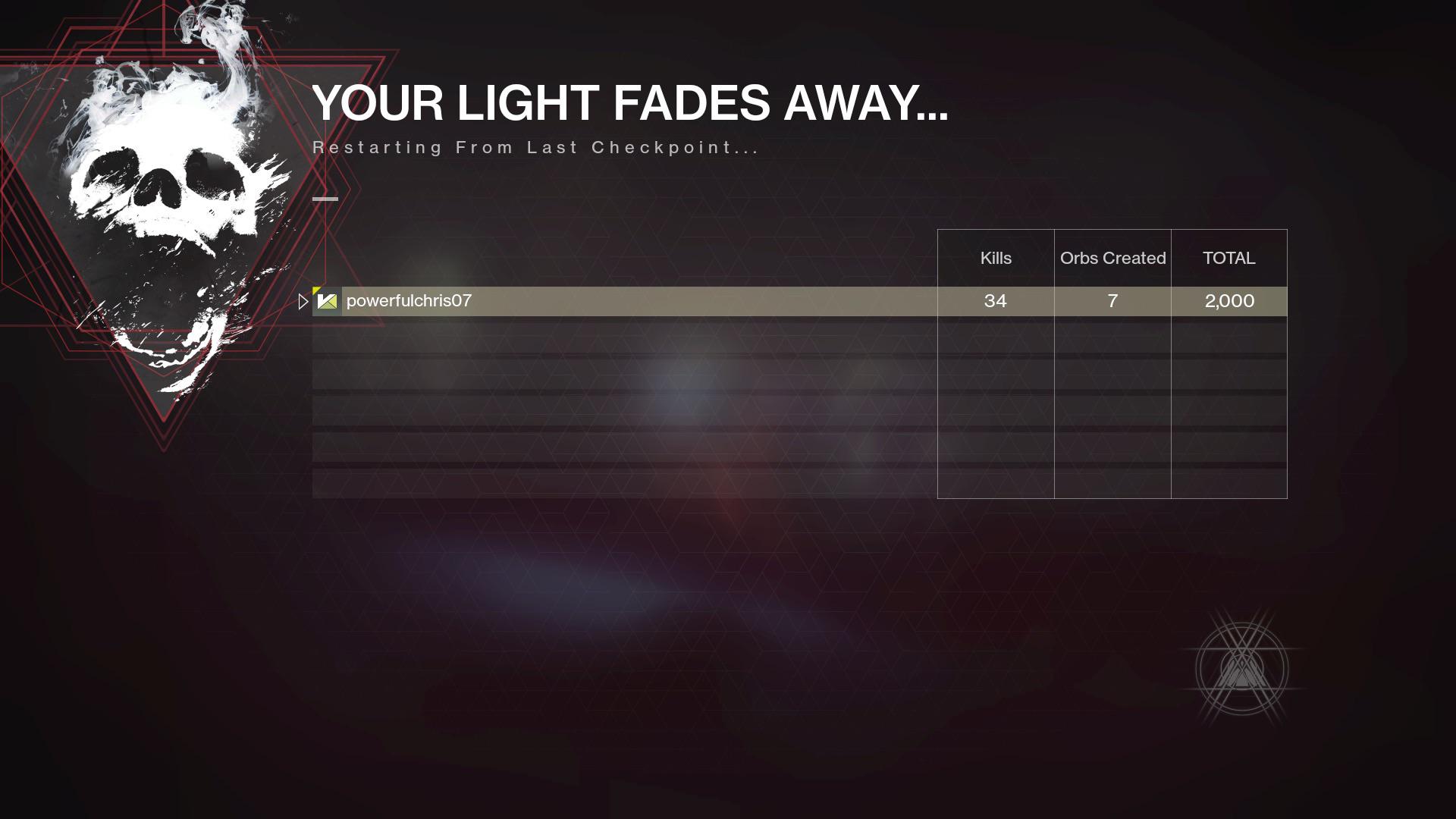
Task: Click the YOUR LIGHT FADES AWAY... title
Action: (631, 104)
